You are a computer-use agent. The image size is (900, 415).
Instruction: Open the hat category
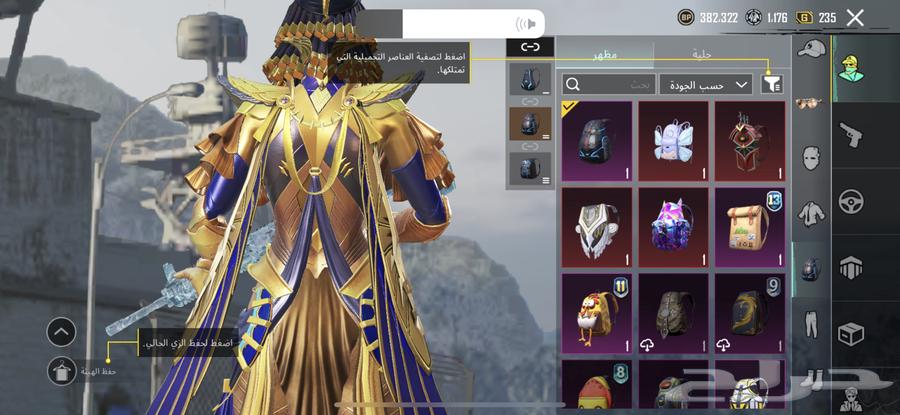(811, 48)
